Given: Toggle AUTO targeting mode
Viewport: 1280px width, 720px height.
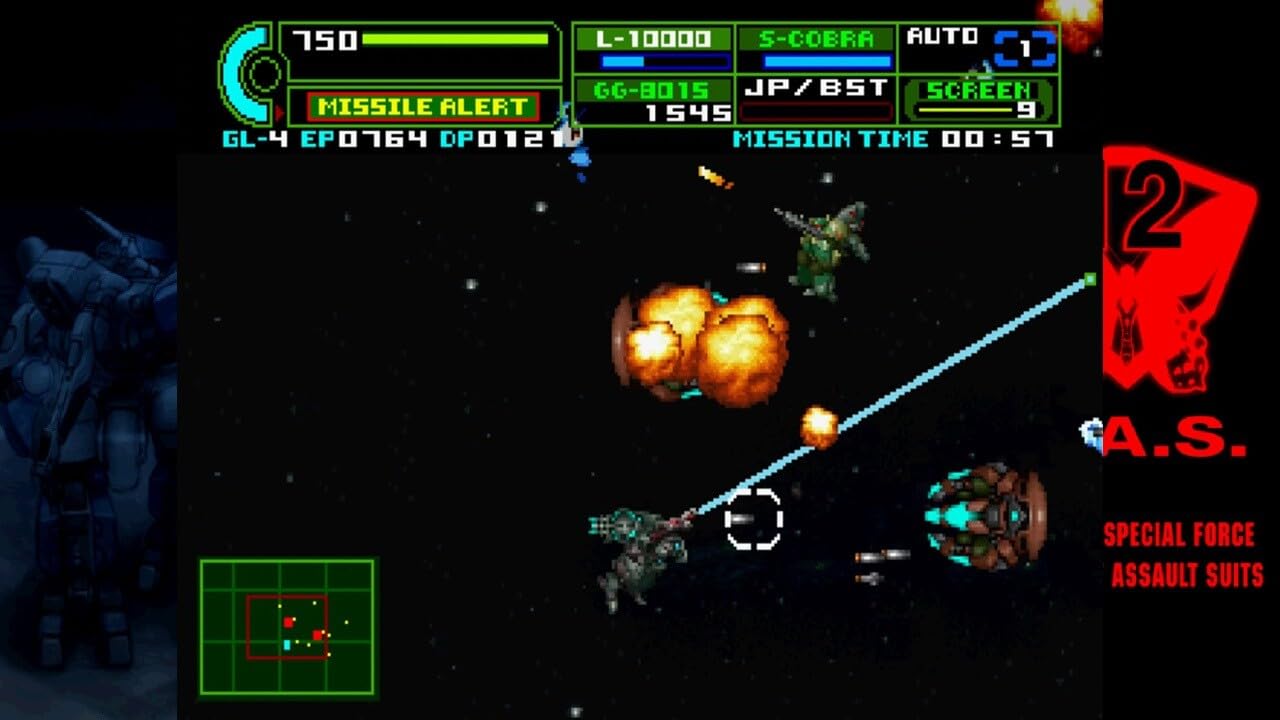Looking at the screenshot, I should tap(945, 37).
